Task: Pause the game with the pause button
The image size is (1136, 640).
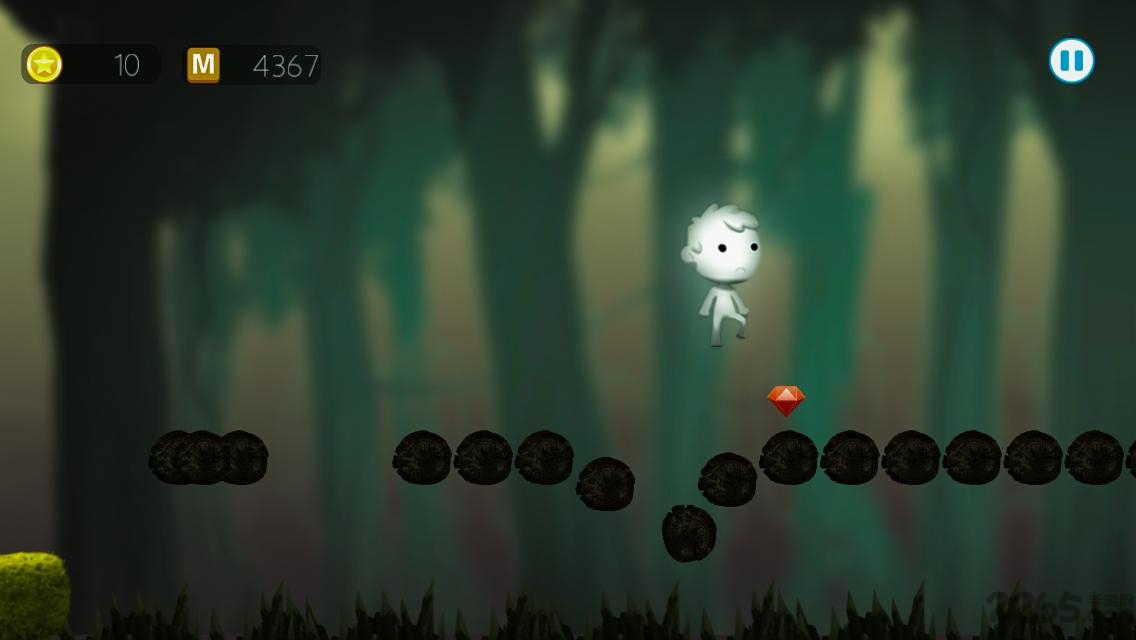Action: 1071,61
